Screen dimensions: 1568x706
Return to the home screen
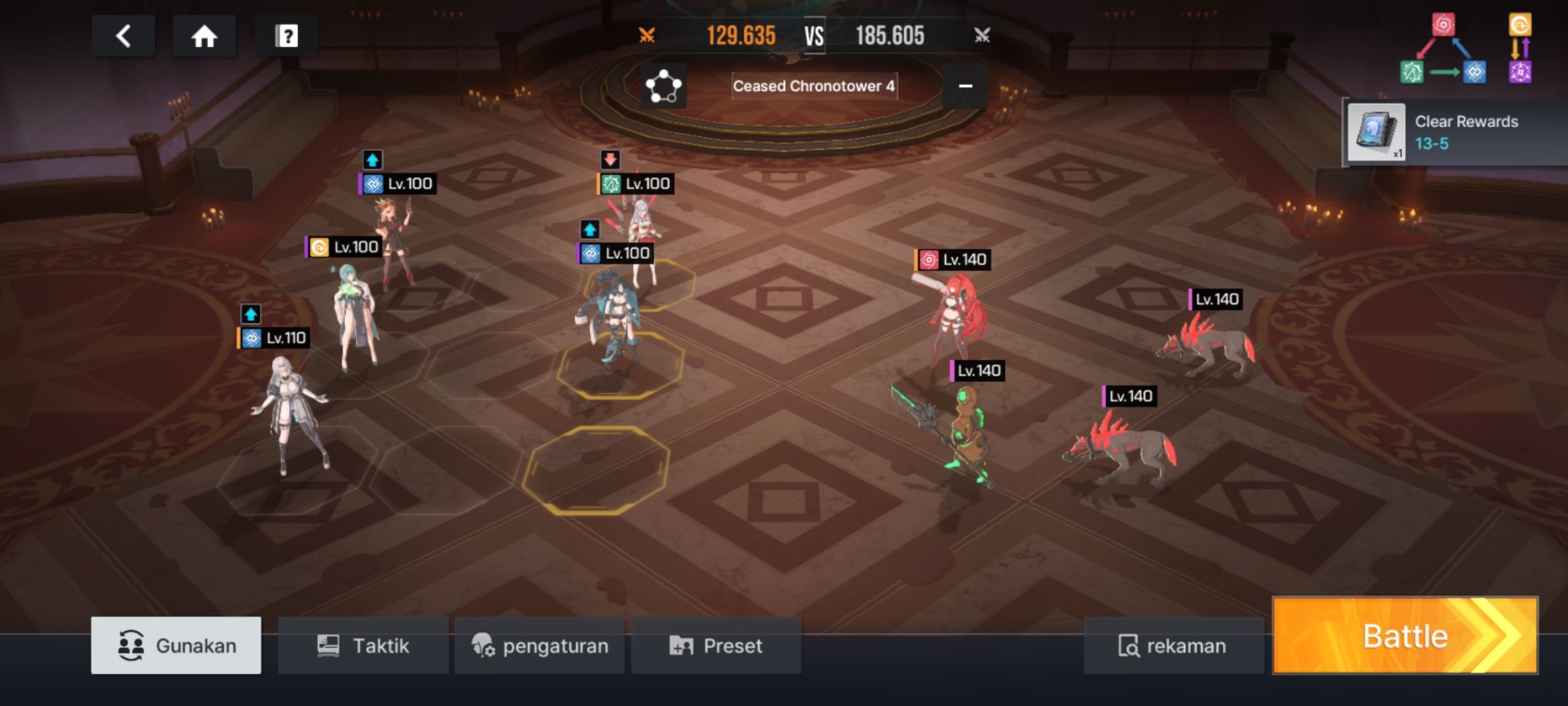204,36
